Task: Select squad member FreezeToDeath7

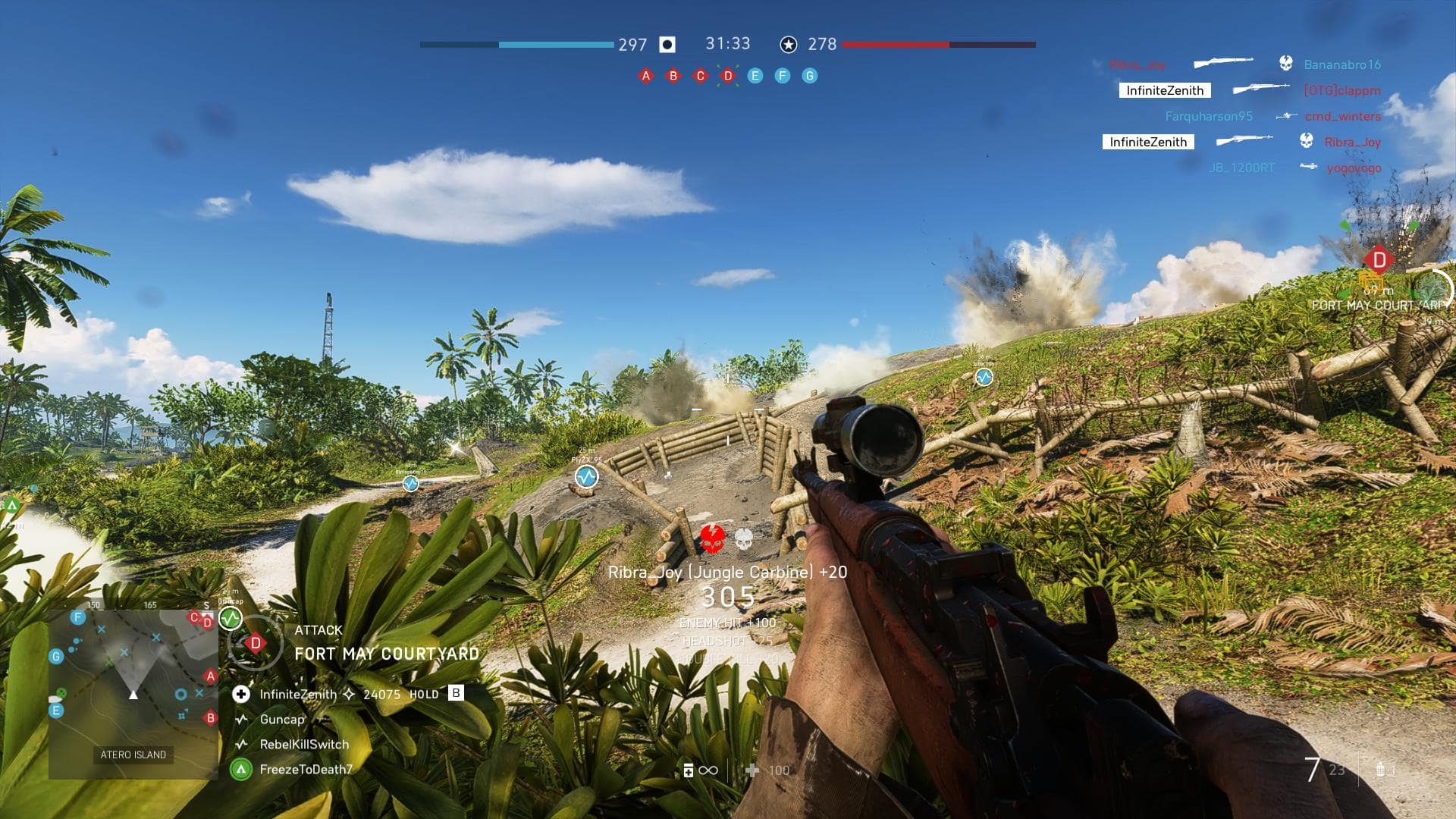Action: (306, 770)
